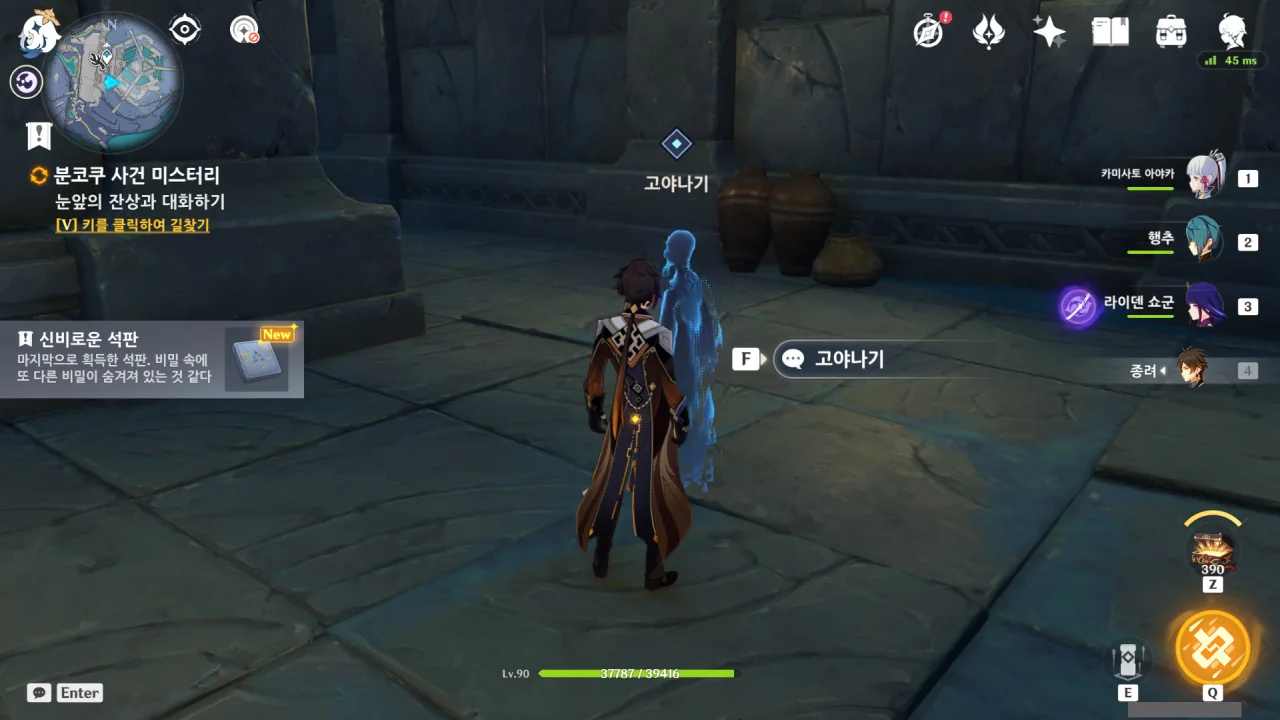Open the 신비로운 석판 new item notification
The height and width of the screenshot is (720, 1280).
[x=151, y=359]
